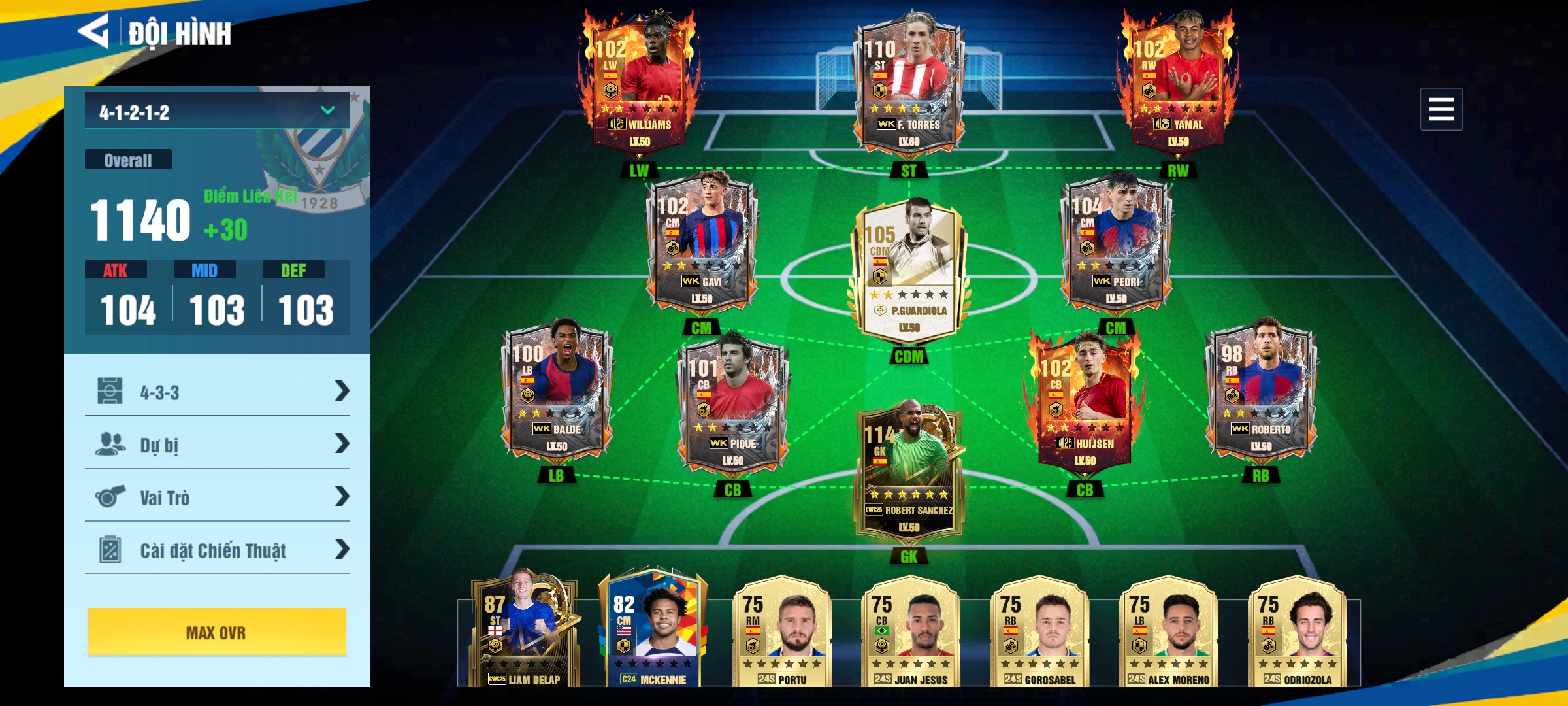
Task: Open the 4-1-2-1-2 formation dropdown
Action: click(217, 112)
